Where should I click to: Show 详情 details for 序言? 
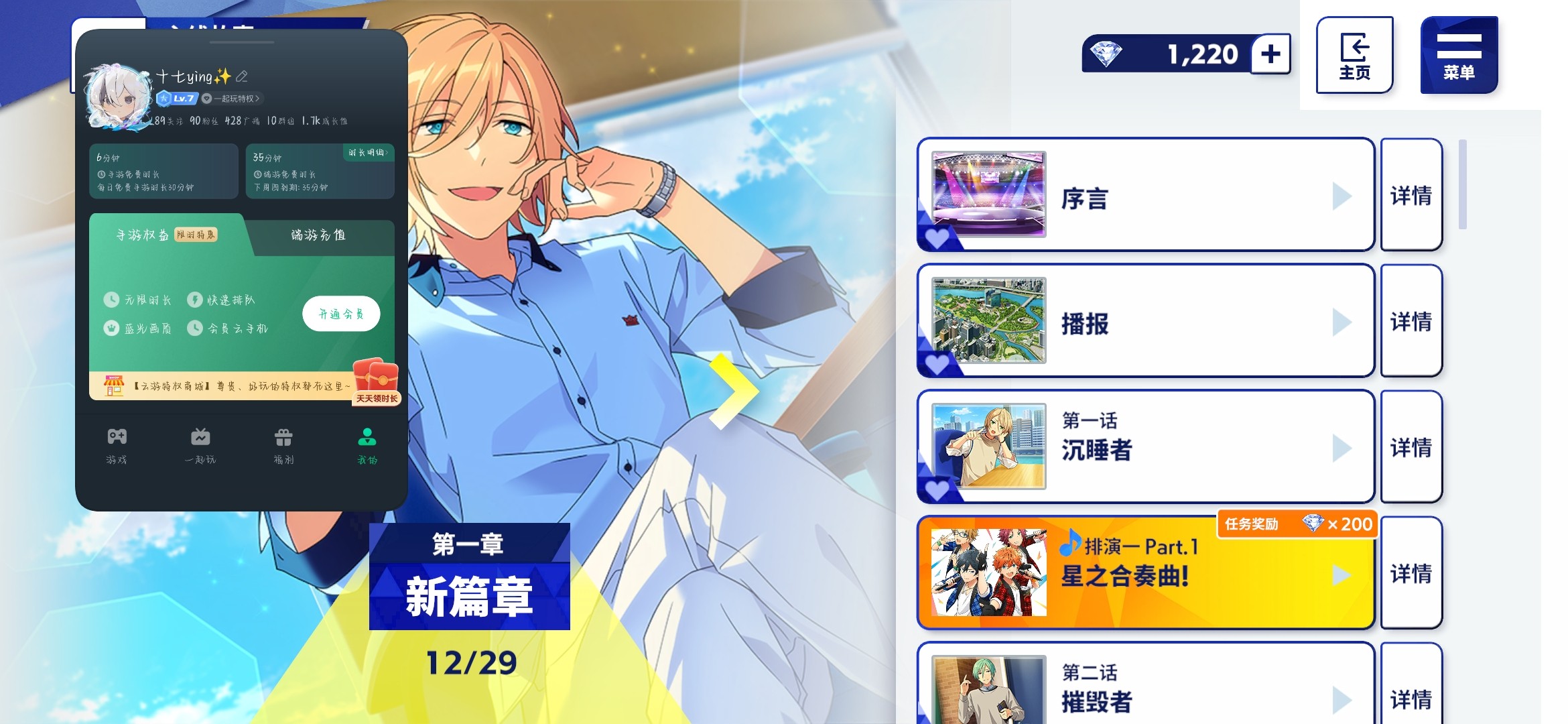(1411, 196)
